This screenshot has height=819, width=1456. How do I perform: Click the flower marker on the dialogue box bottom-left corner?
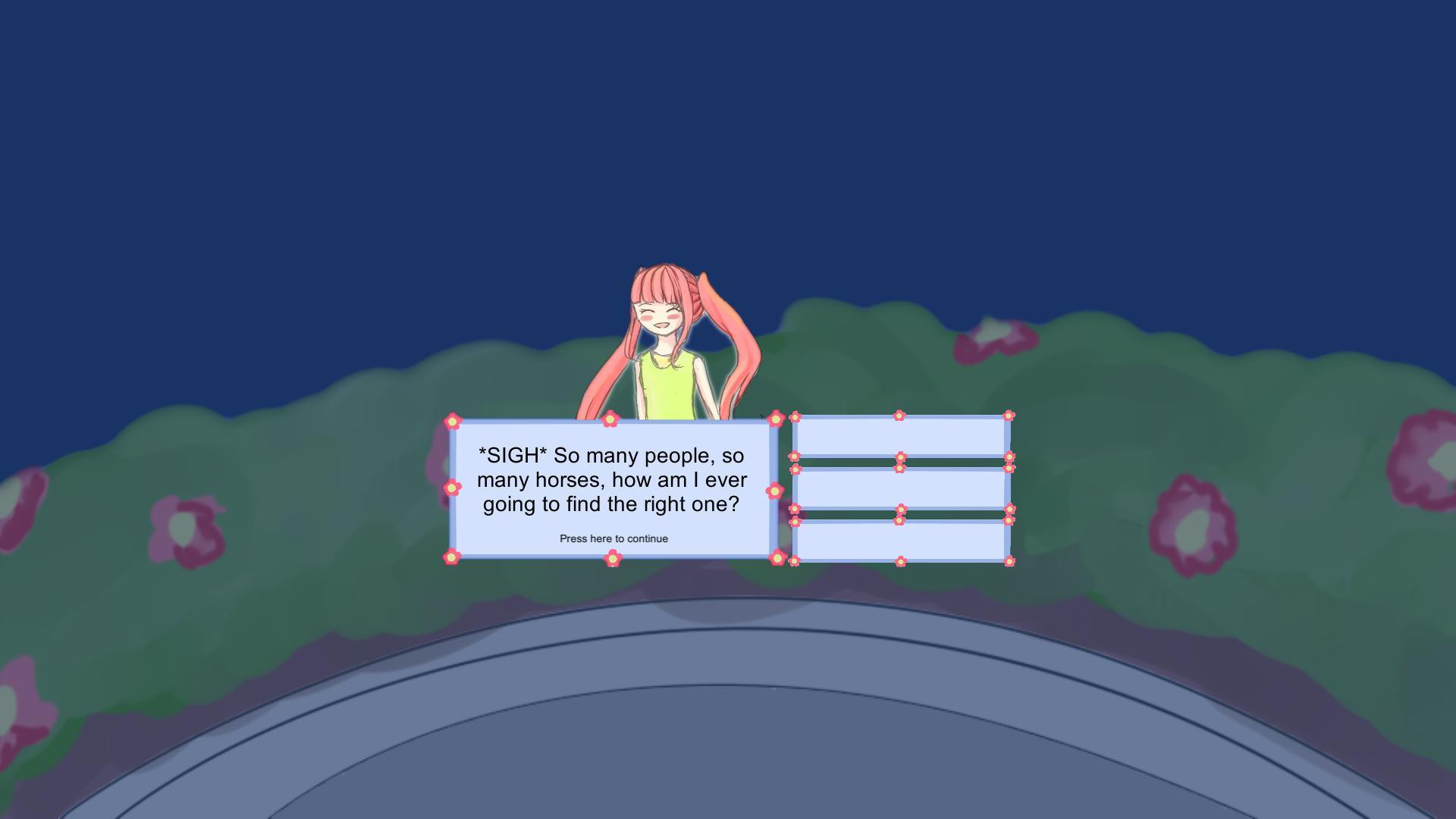(451, 557)
